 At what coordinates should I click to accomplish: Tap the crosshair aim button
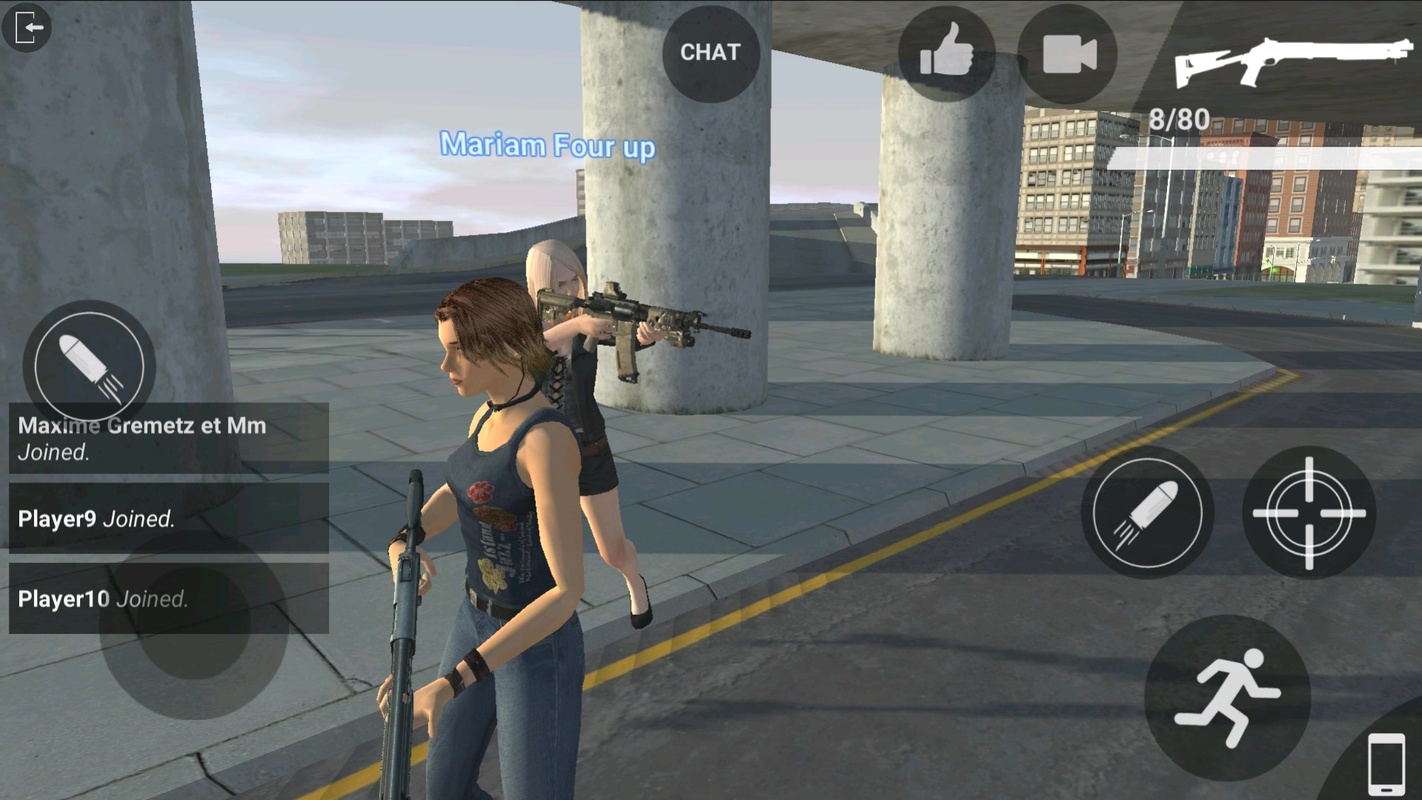tap(1308, 512)
